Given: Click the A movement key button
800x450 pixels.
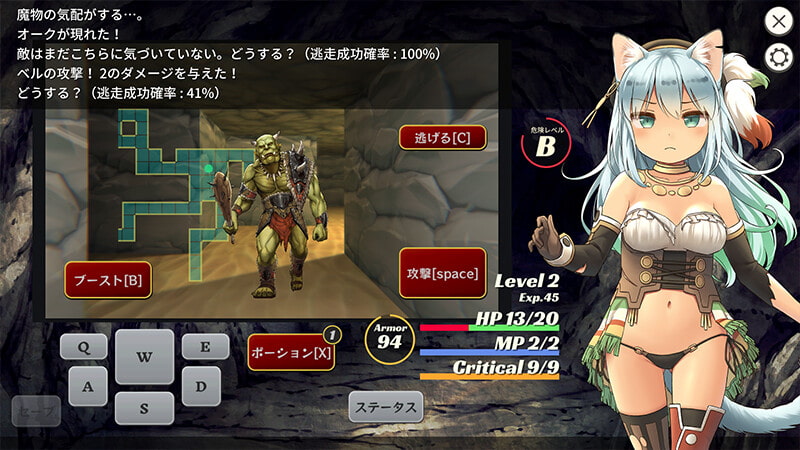Looking at the screenshot, I should (x=88, y=386).
